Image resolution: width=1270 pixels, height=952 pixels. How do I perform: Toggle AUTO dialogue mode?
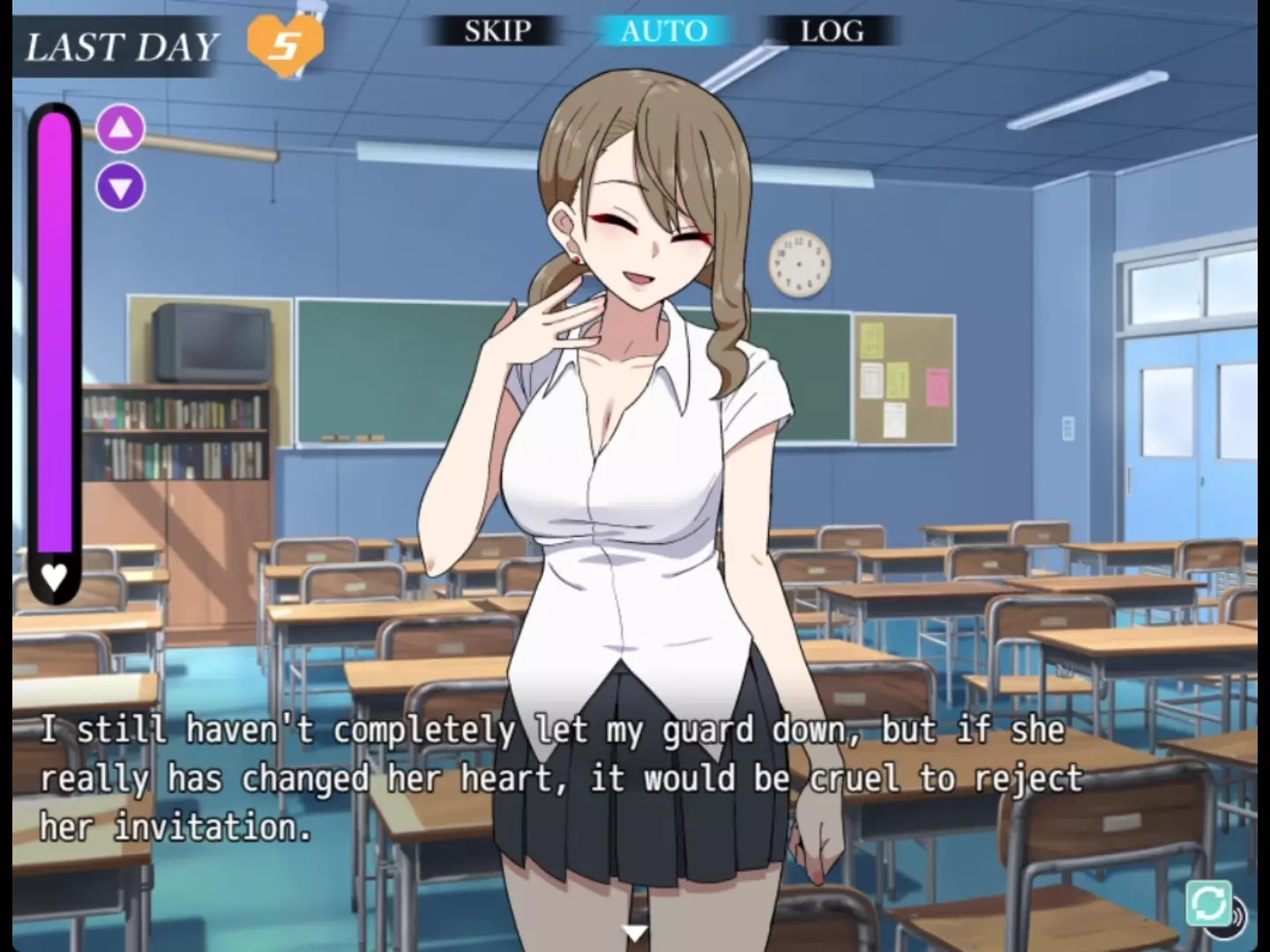664,32
